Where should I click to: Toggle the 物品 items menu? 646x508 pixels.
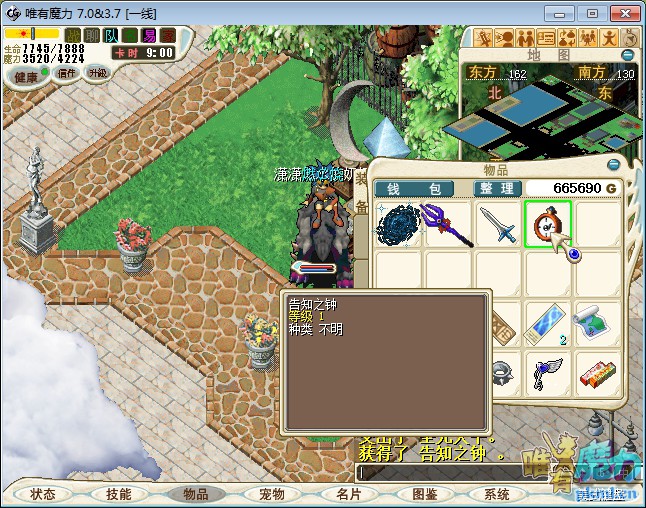[195, 494]
